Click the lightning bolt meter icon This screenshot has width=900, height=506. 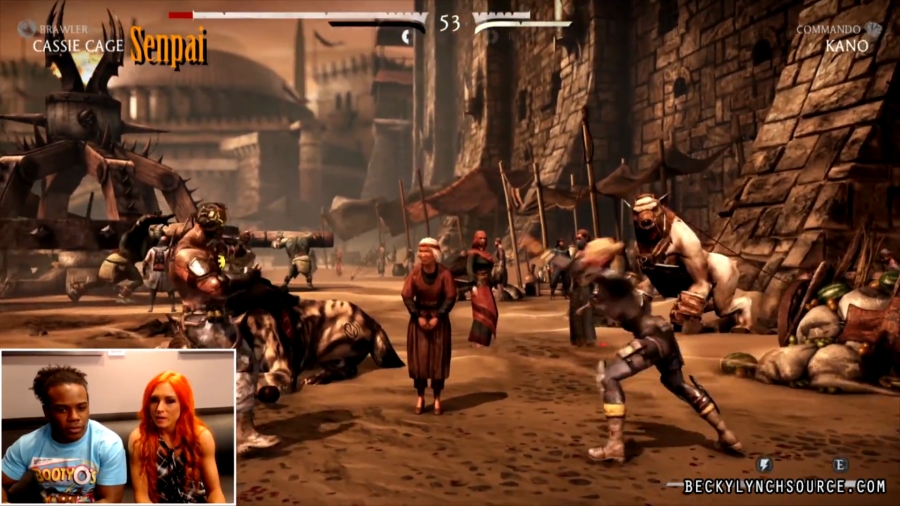pos(764,464)
